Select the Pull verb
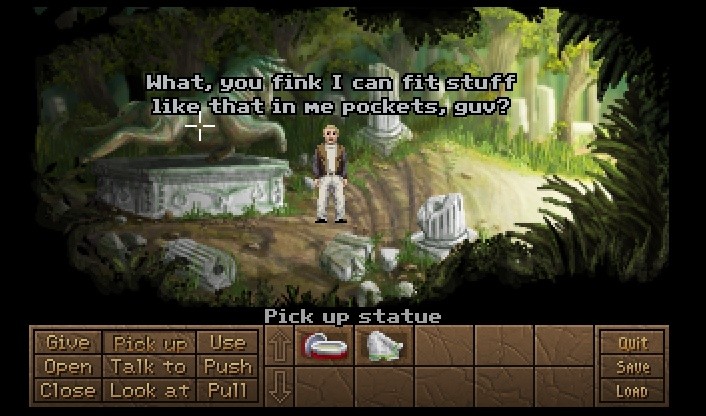Viewport: 706px width, 416px height. (x=227, y=391)
